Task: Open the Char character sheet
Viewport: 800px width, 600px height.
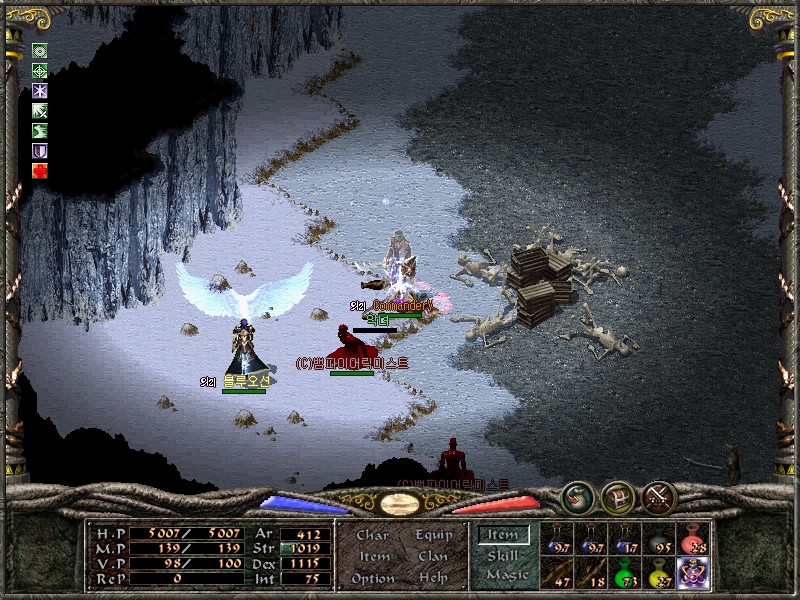Action: [x=373, y=535]
